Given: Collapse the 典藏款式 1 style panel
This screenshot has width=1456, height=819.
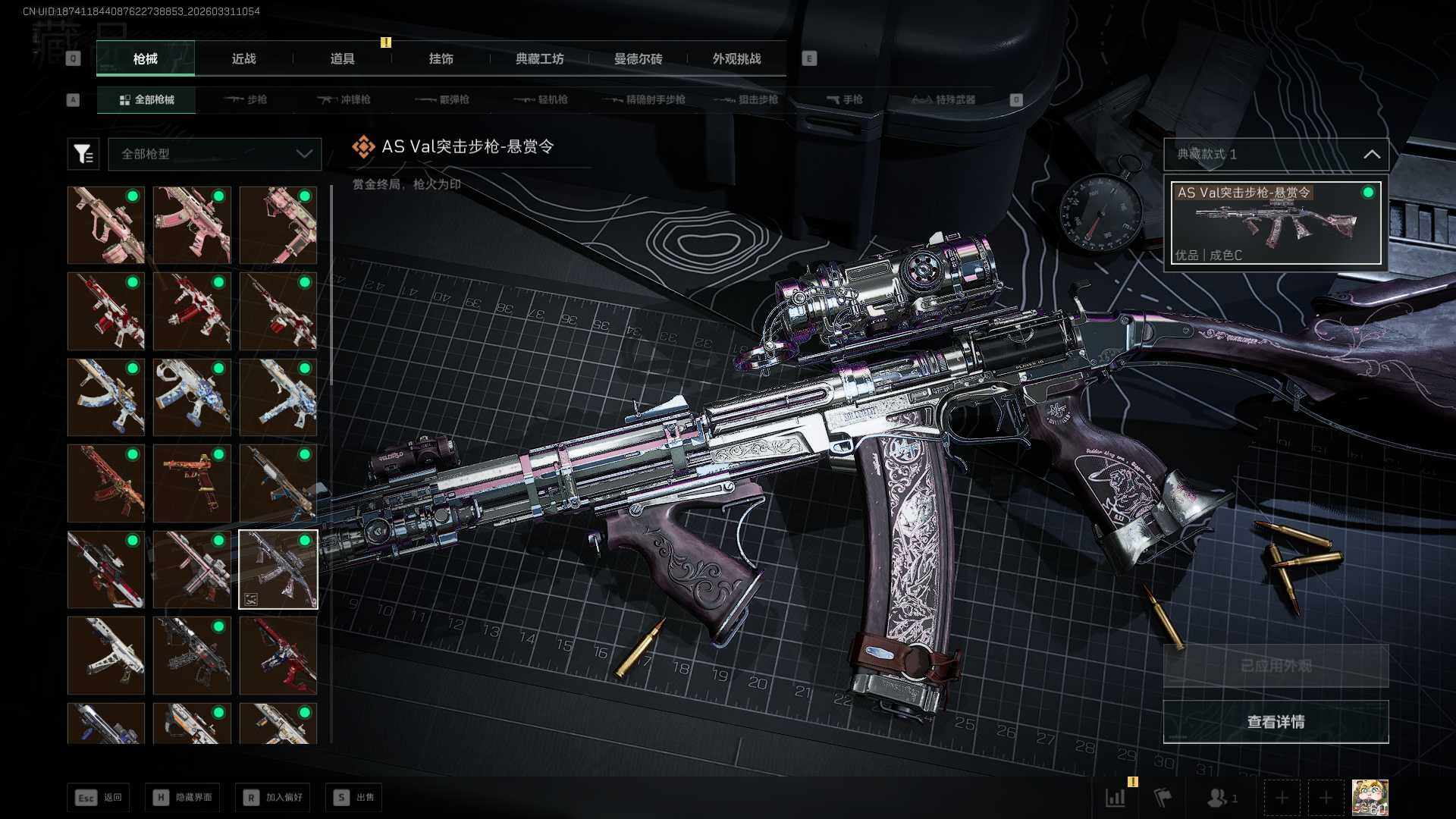Looking at the screenshot, I should tap(1371, 154).
